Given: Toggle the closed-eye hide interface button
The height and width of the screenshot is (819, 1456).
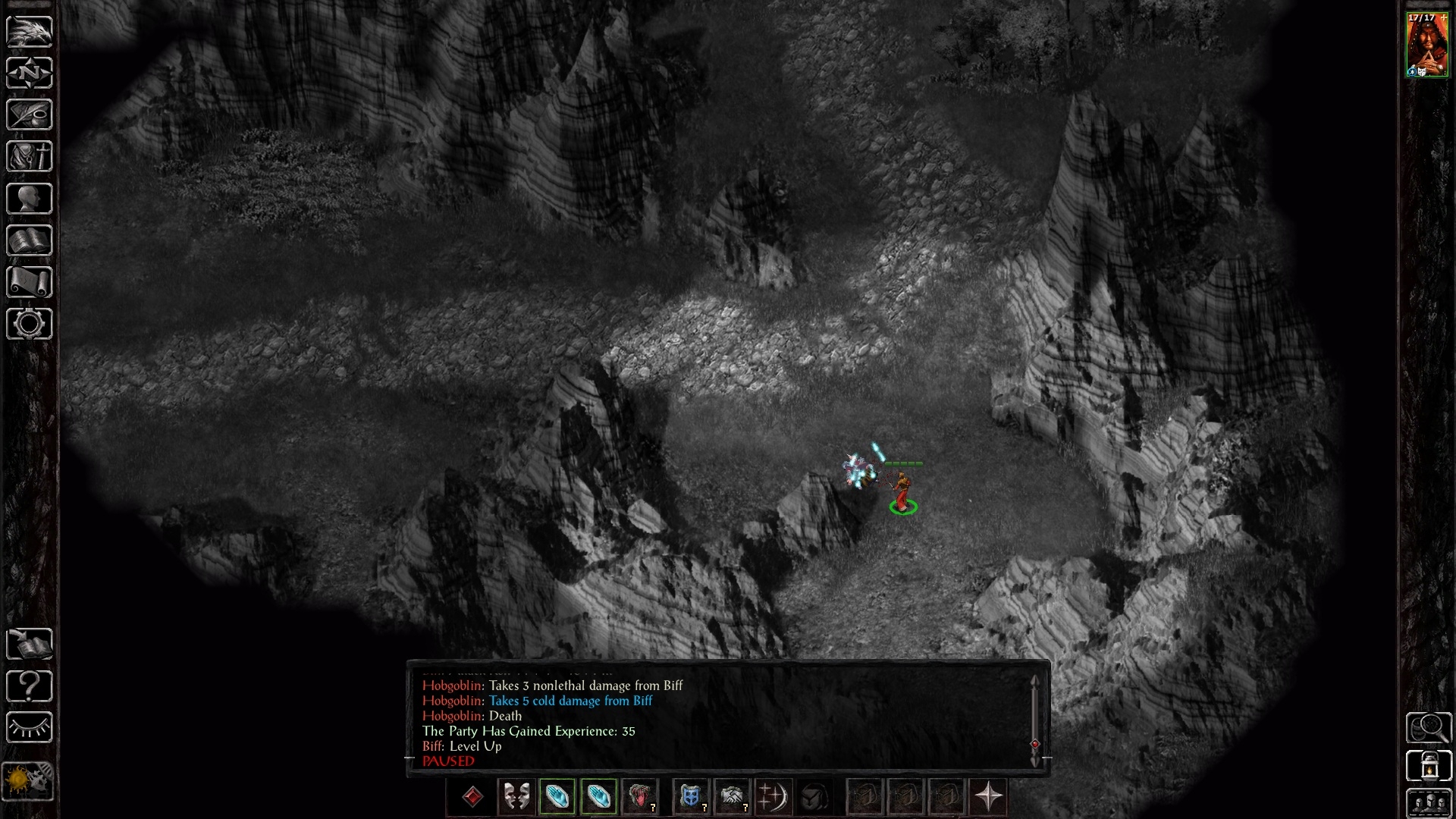Looking at the screenshot, I should click(29, 728).
